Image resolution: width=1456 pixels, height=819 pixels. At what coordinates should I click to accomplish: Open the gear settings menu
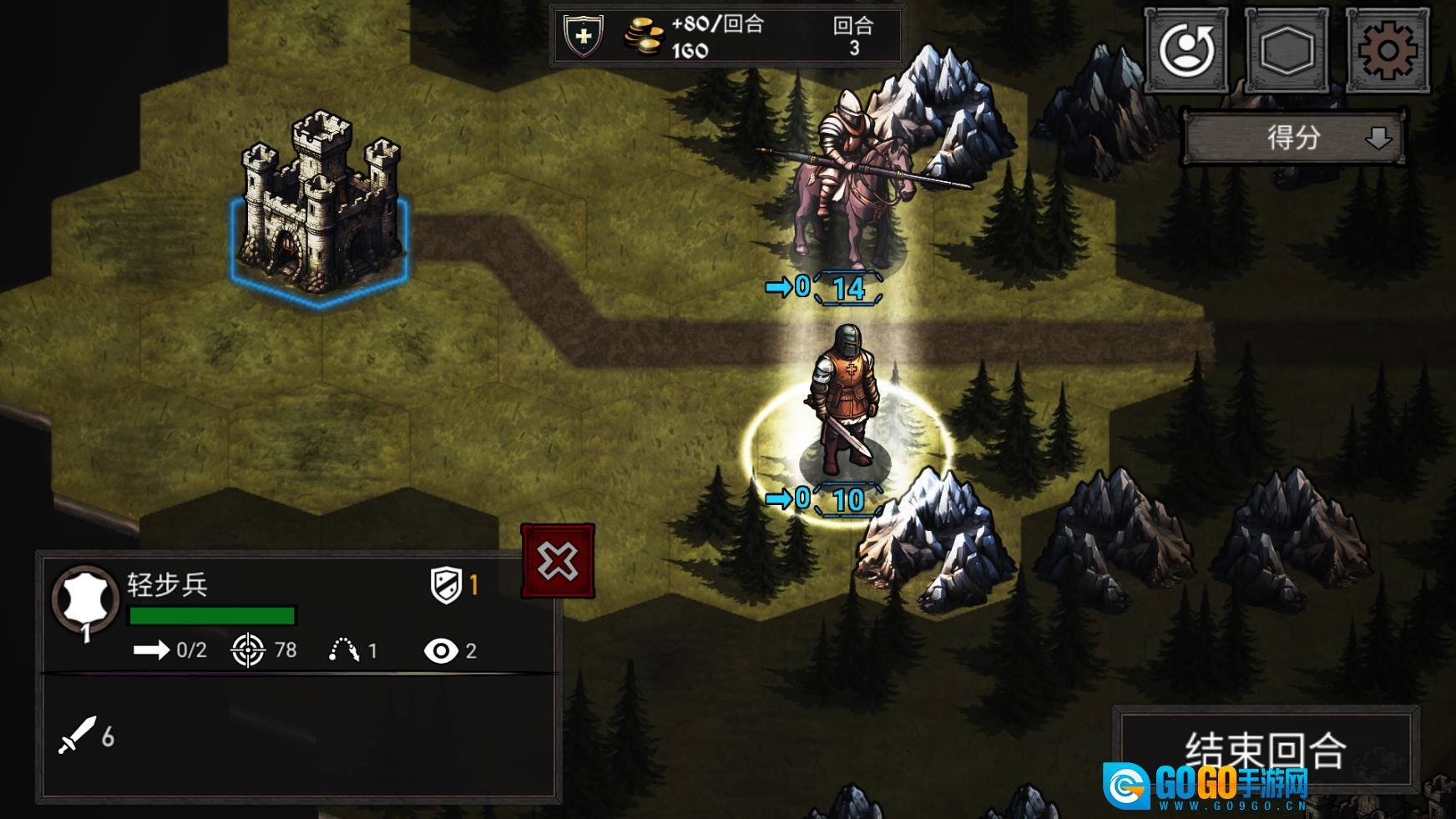(1387, 50)
